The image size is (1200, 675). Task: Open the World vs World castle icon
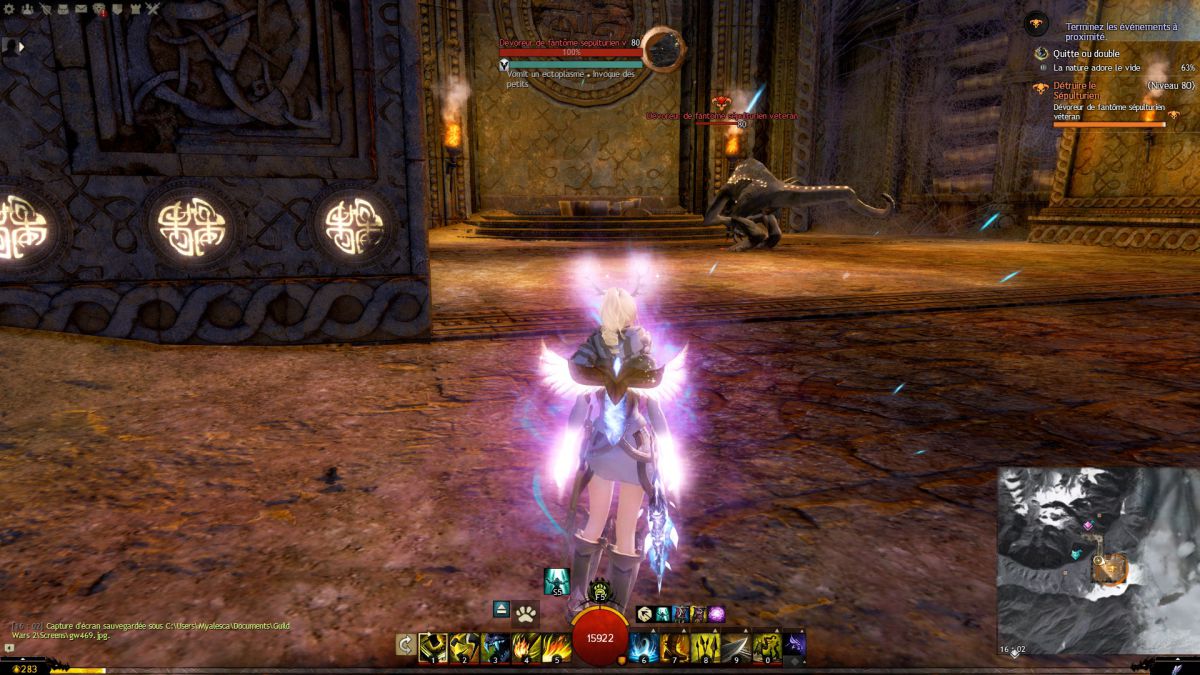[135, 9]
